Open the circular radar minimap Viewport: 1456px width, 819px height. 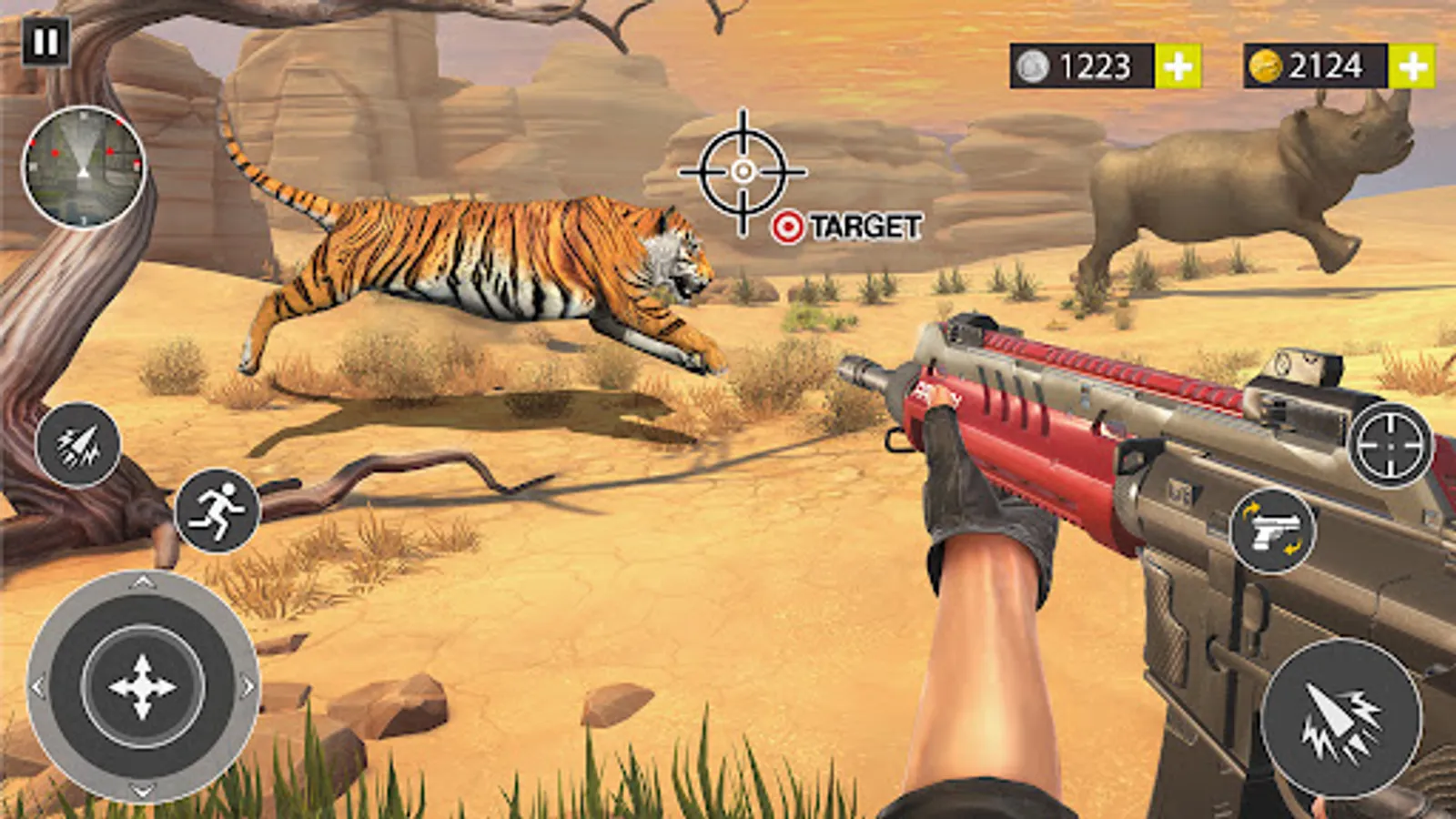84,167
